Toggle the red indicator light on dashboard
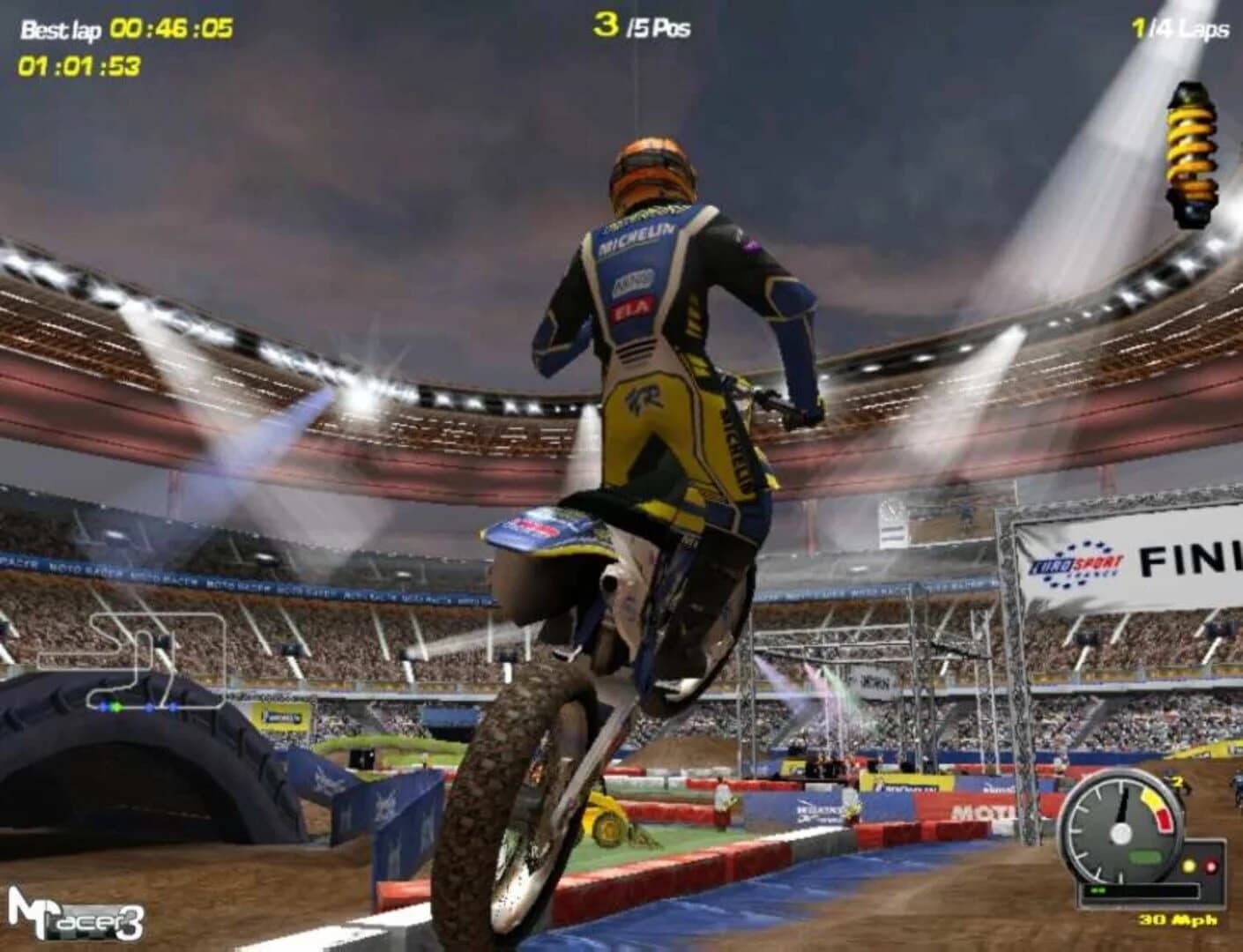 pyautogui.click(x=1211, y=866)
